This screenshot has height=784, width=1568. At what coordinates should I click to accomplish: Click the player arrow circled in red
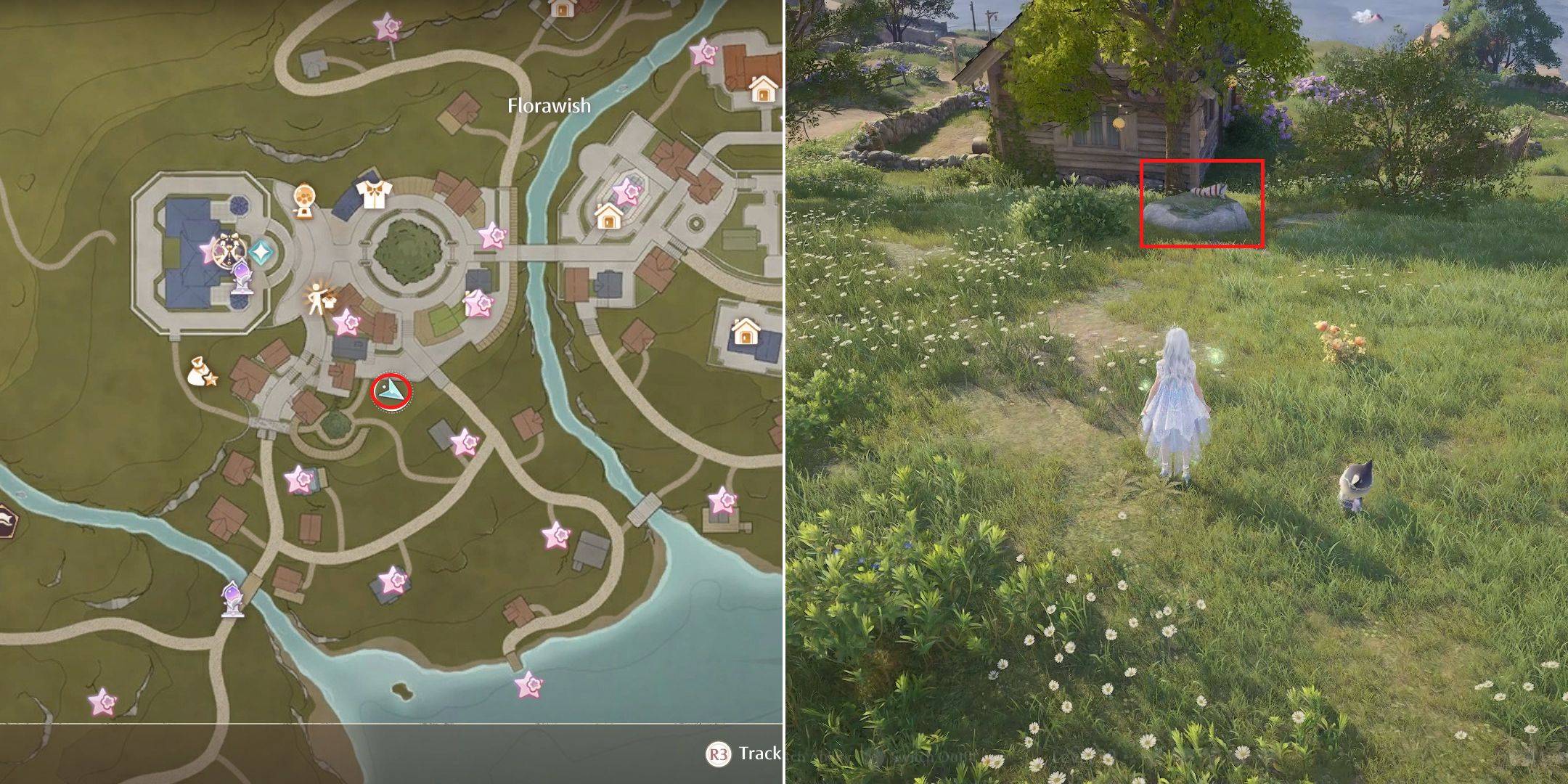click(x=392, y=393)
